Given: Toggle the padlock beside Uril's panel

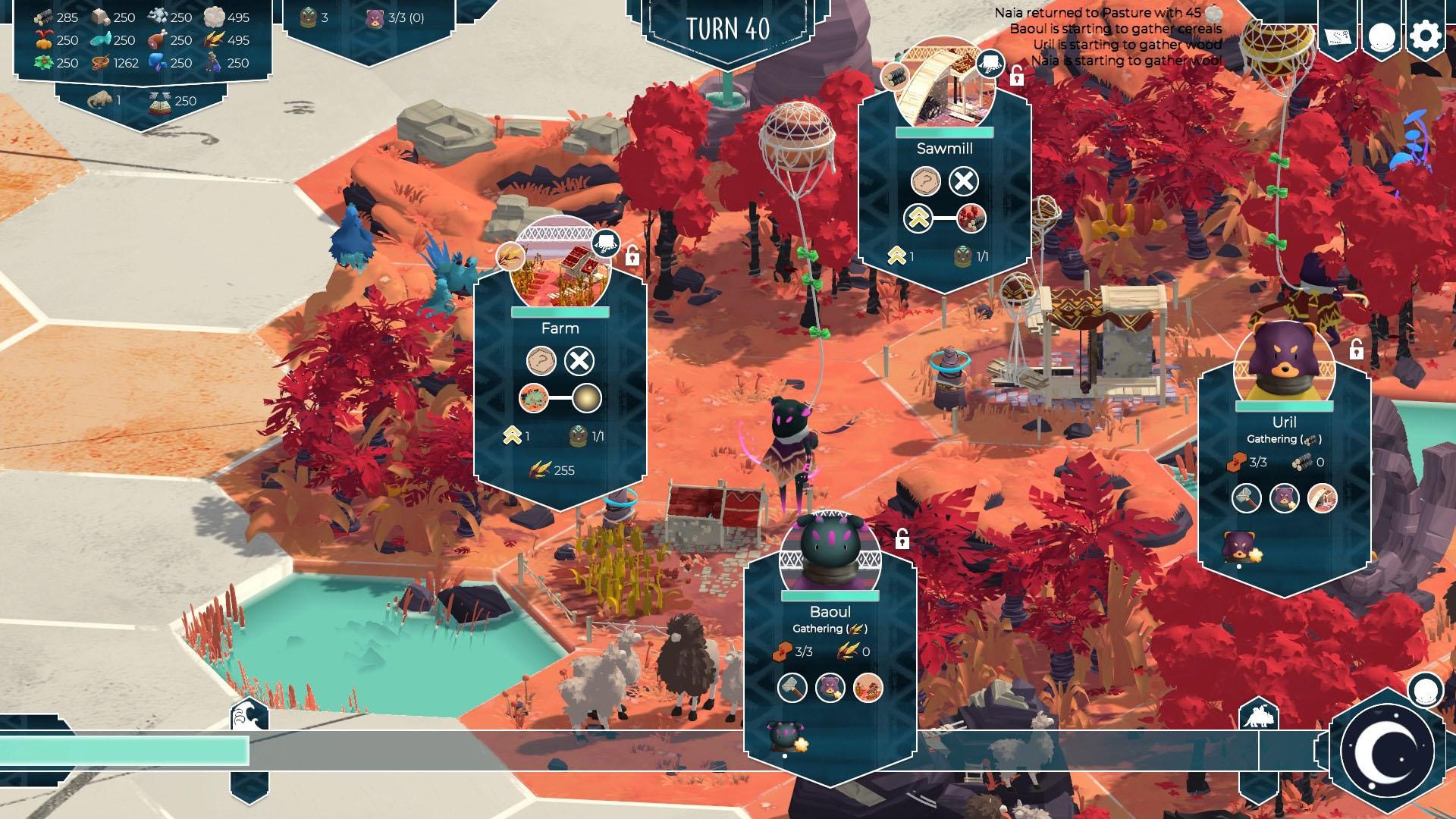Looking at the screenshot, I should pos(1356,350).
